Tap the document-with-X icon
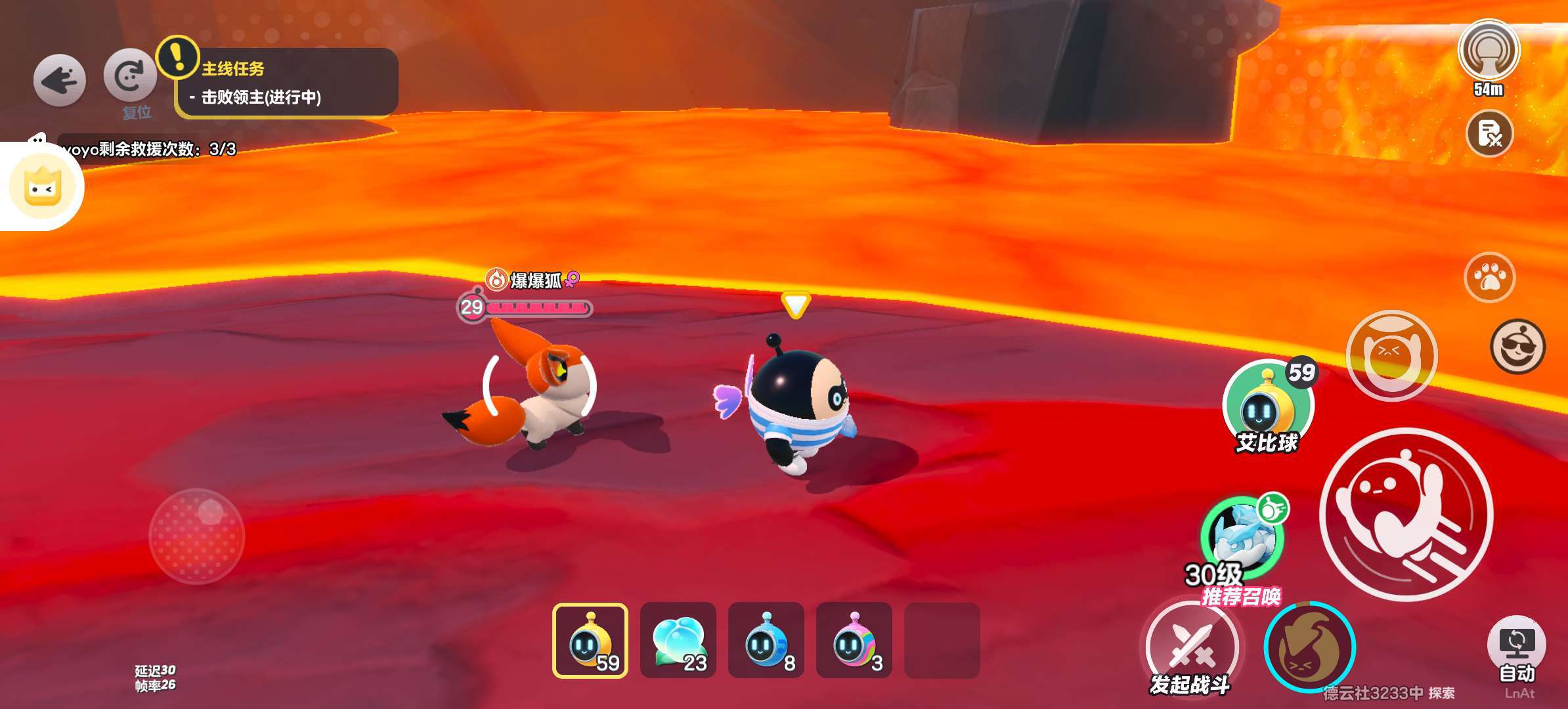1568x709 pixels. (x=1489, y=134)
